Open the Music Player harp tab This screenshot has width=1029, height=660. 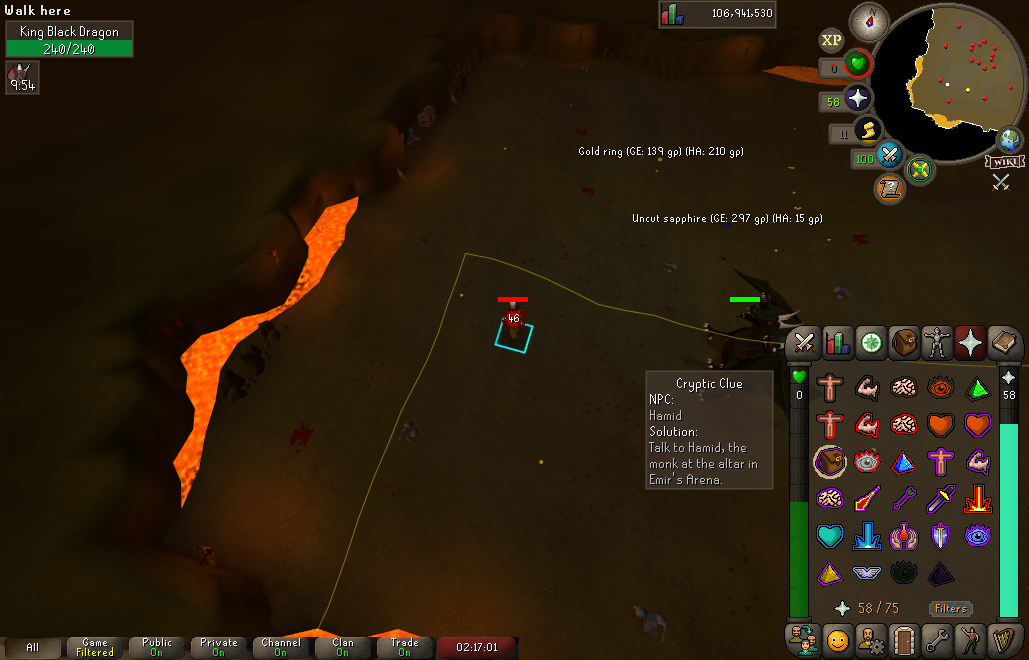tap(1004, 638)
